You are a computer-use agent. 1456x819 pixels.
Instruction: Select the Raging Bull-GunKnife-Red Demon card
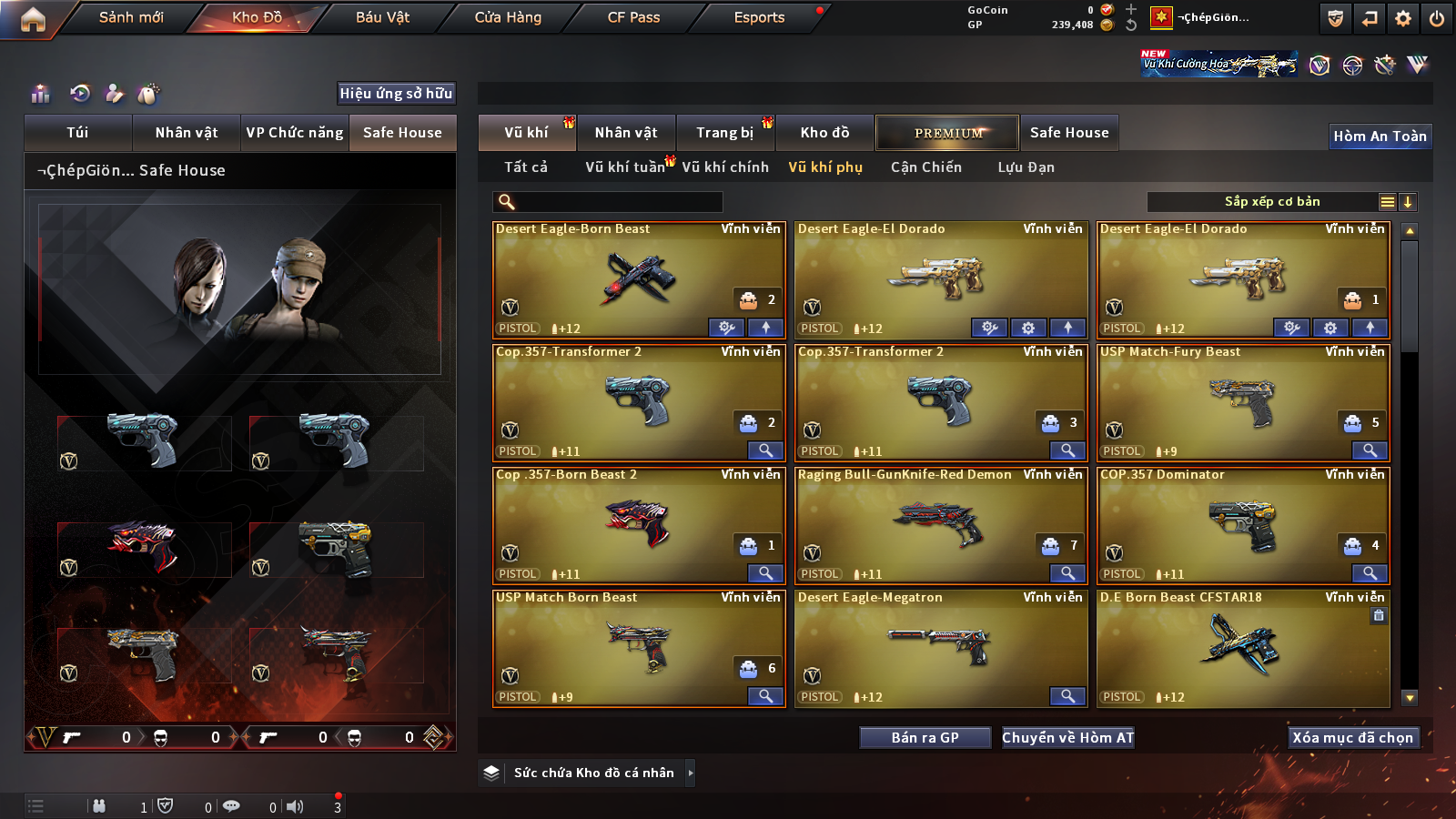941,525
